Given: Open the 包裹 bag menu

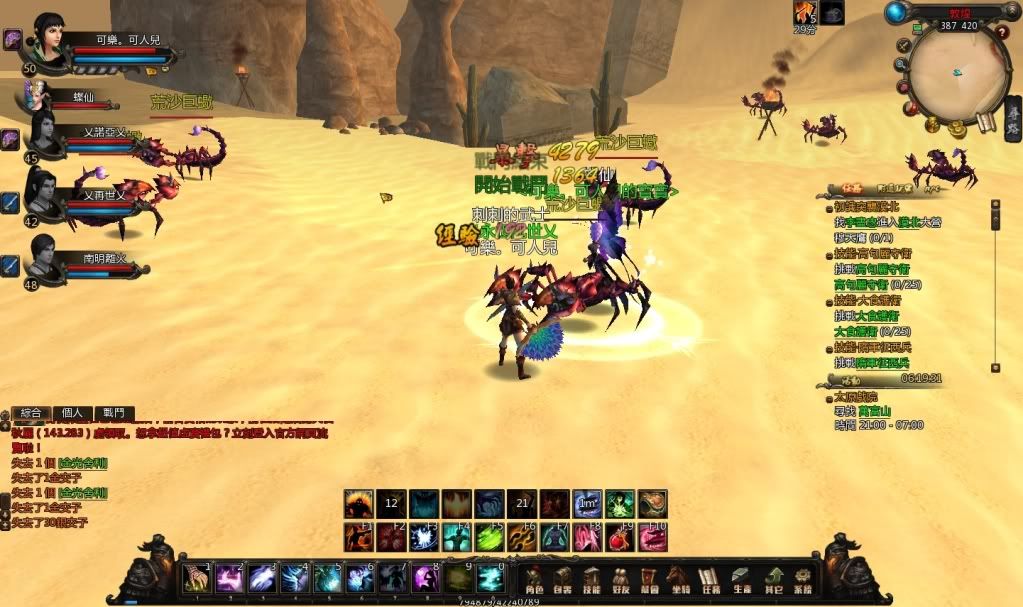Looking at the screenshot, I should (x=563, y=579).
